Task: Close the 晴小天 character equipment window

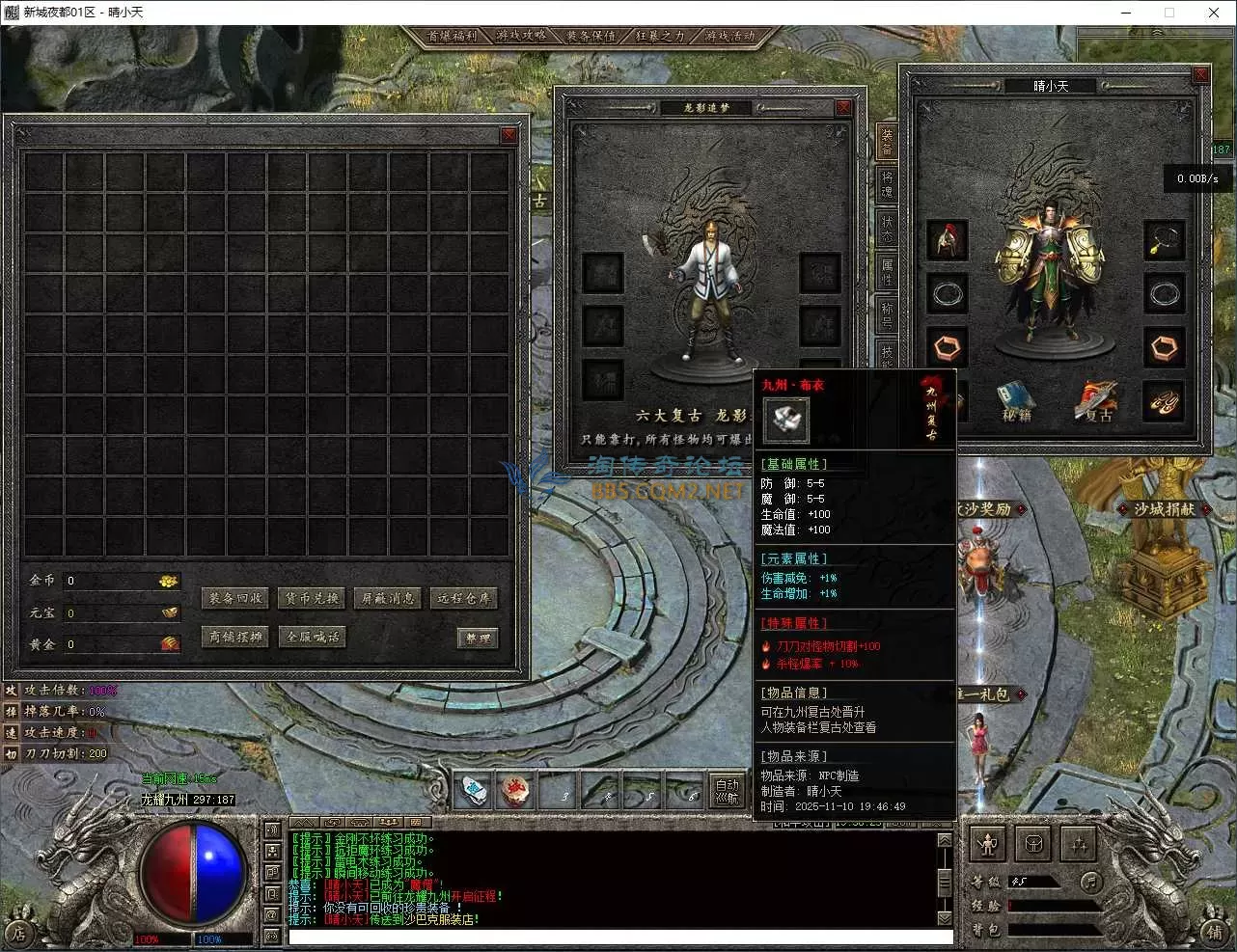Action: [x=1200, y=75]
